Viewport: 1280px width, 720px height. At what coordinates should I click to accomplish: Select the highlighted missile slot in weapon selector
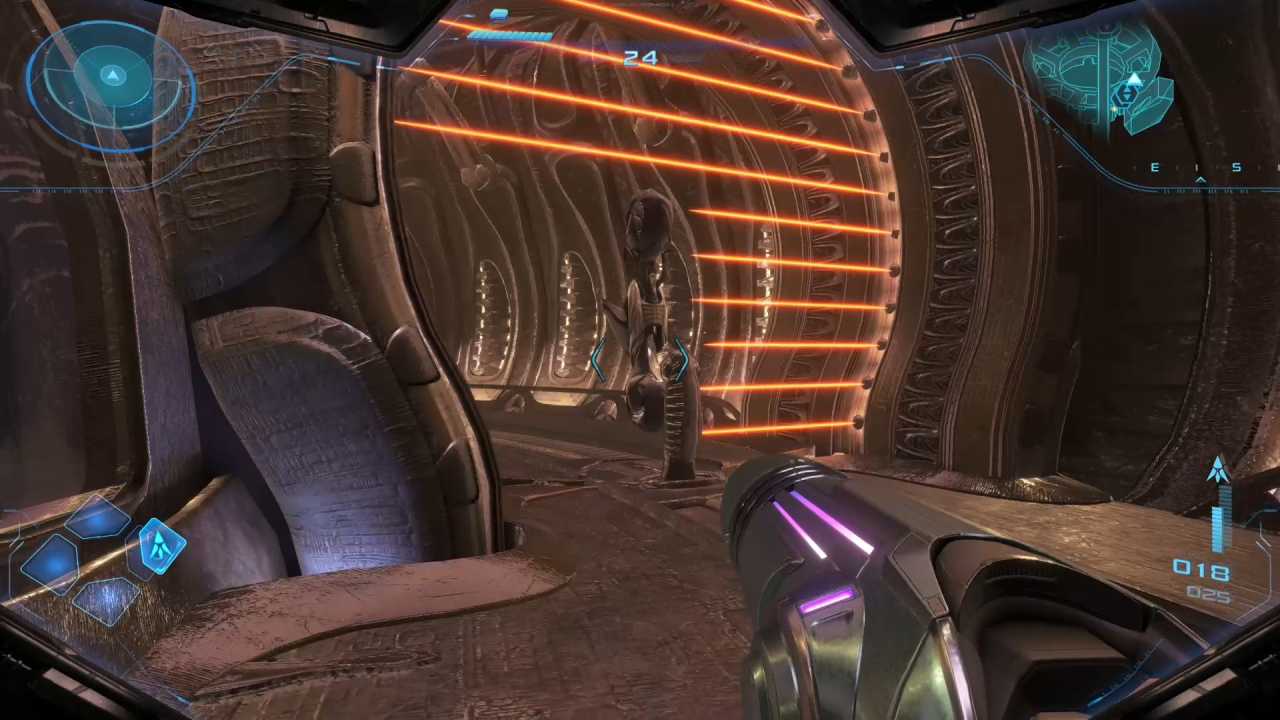click(x=160, y=545)
